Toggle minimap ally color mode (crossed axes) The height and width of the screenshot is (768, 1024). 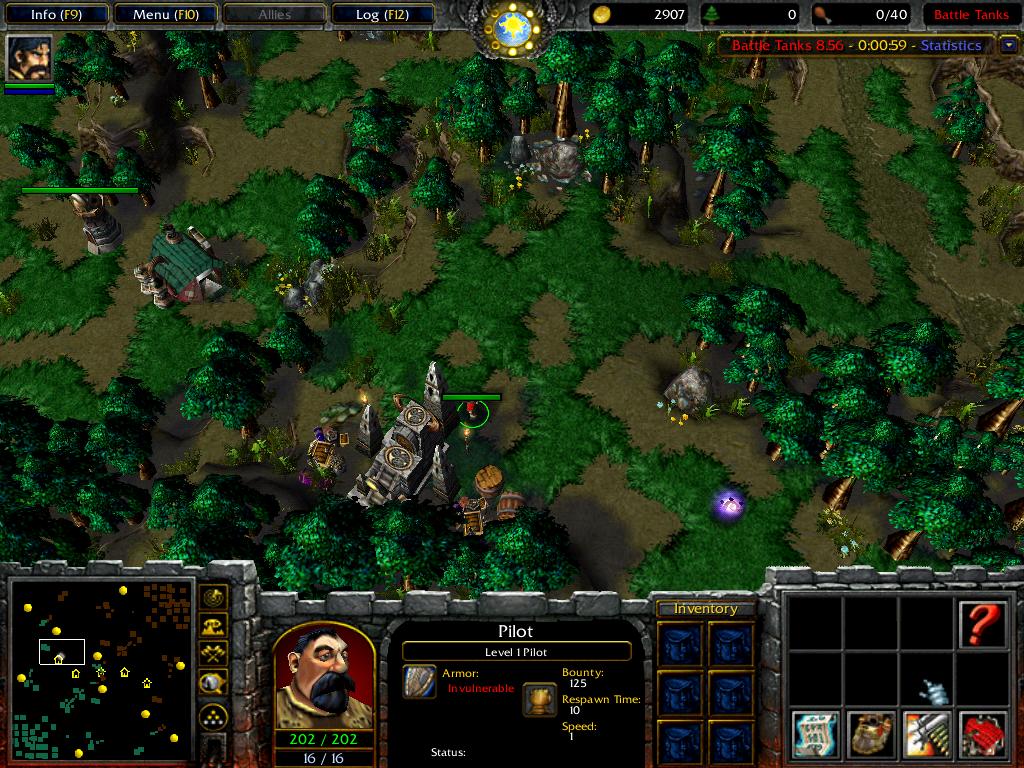click(x=213, y=654)
